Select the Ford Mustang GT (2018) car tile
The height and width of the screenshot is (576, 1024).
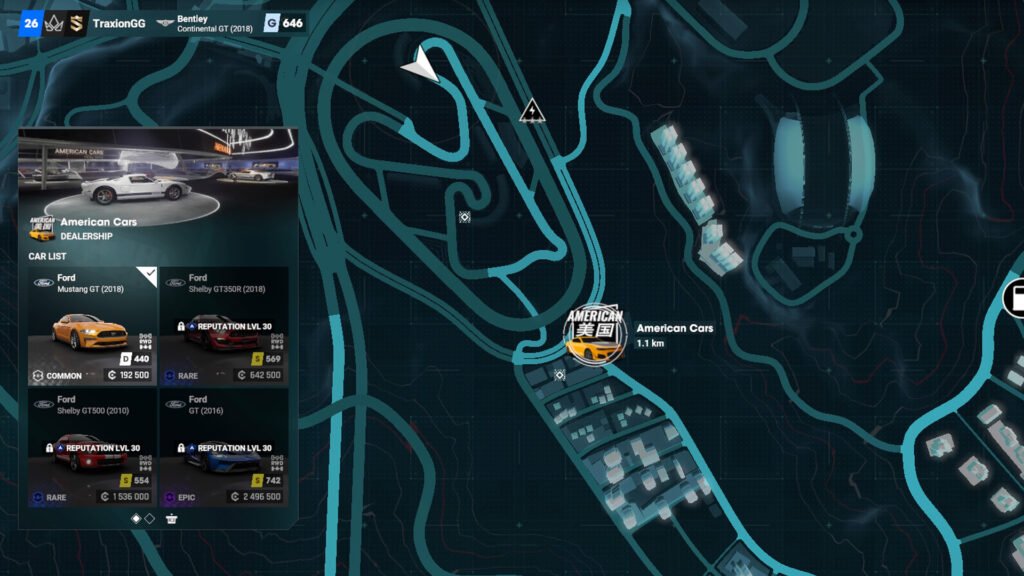(x=93, y=326)
